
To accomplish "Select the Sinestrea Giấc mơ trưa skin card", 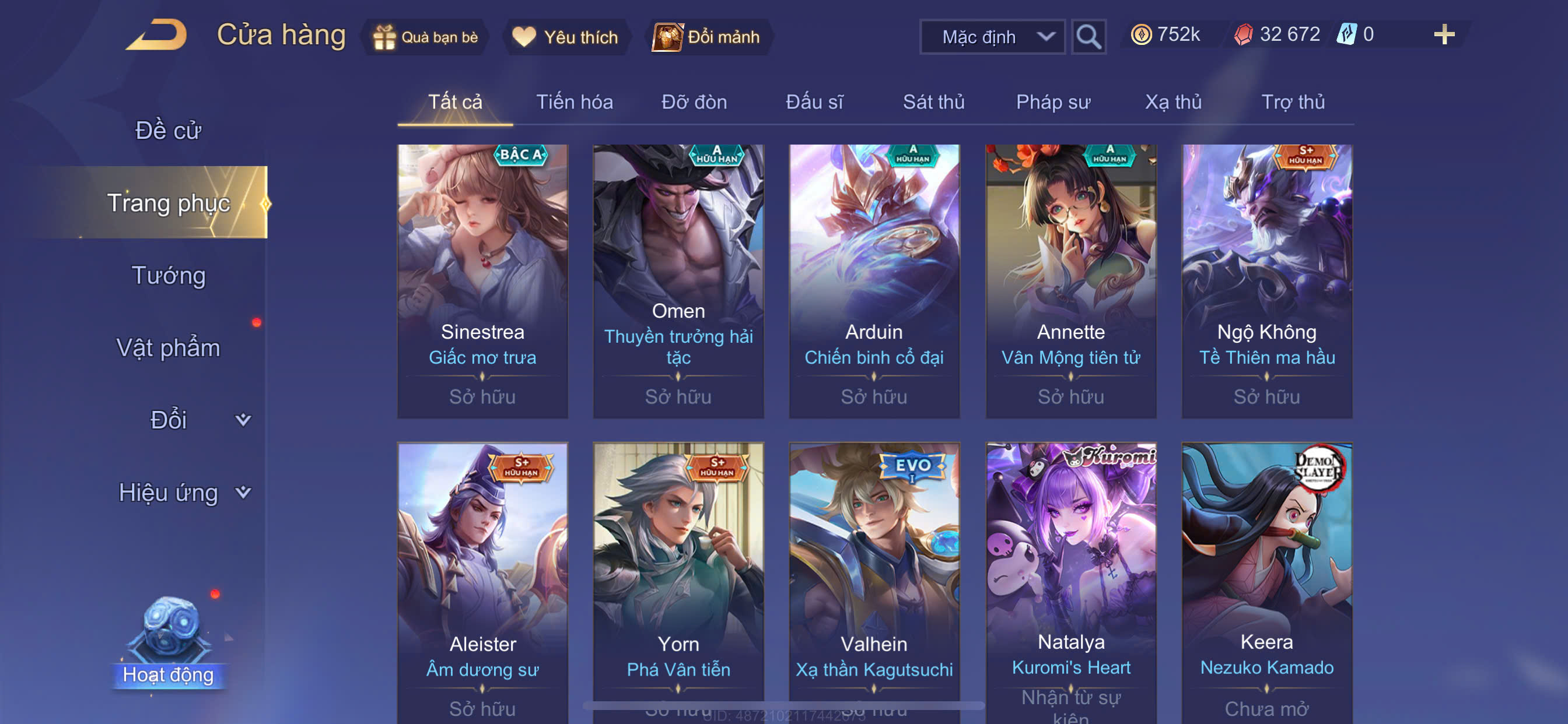I will tap(482, 281).
